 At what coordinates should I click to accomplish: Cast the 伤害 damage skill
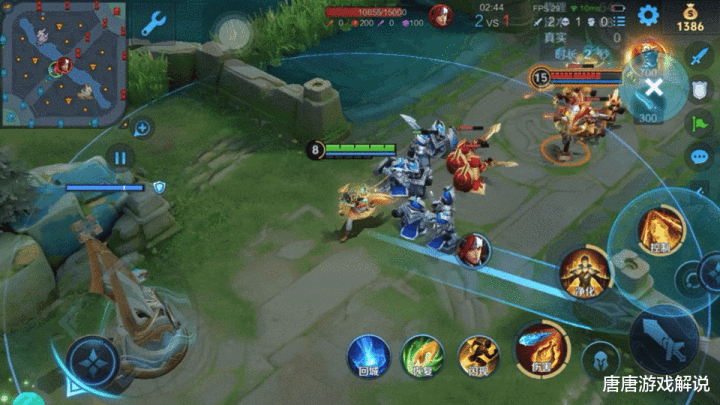coord(541,346)
